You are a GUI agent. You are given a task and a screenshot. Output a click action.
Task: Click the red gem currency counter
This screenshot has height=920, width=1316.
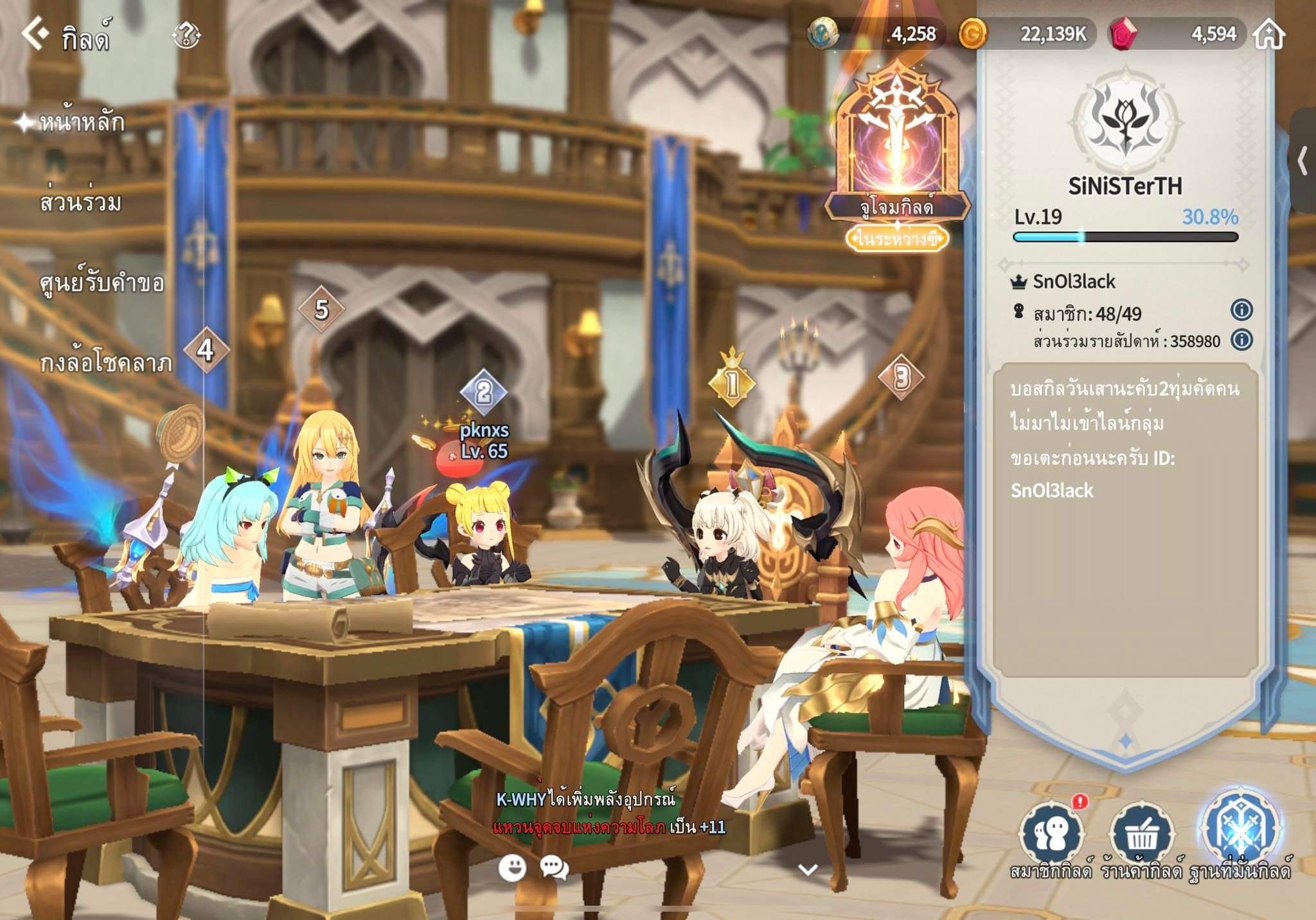pos(1176,33)
